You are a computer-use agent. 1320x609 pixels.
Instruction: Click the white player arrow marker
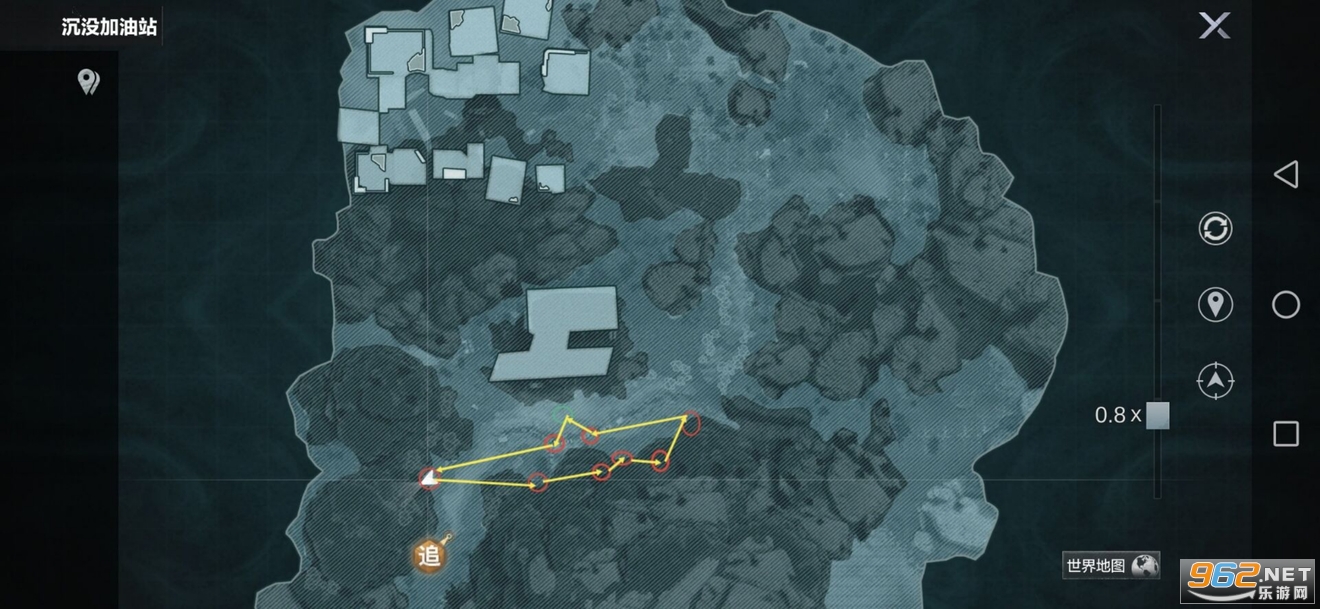[x=429, y=479]
